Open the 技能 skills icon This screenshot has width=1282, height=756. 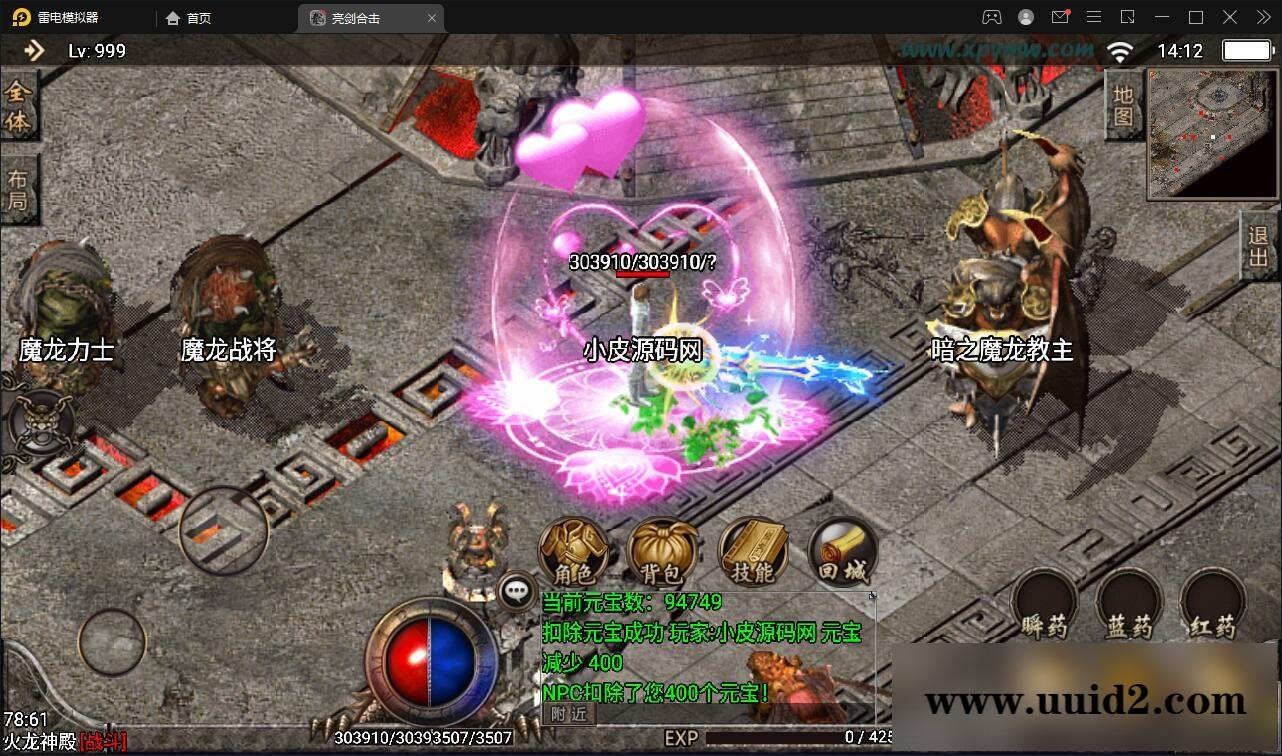coord(752,550)
